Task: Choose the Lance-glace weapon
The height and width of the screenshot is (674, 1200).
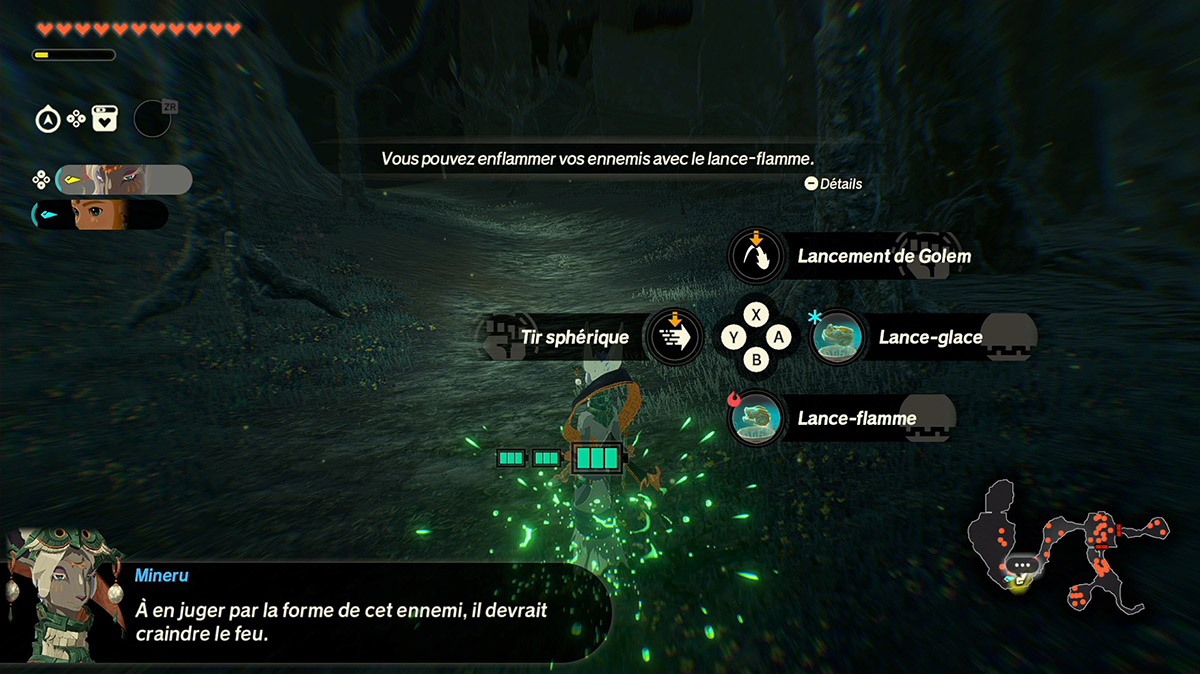Action: point(838,337)
